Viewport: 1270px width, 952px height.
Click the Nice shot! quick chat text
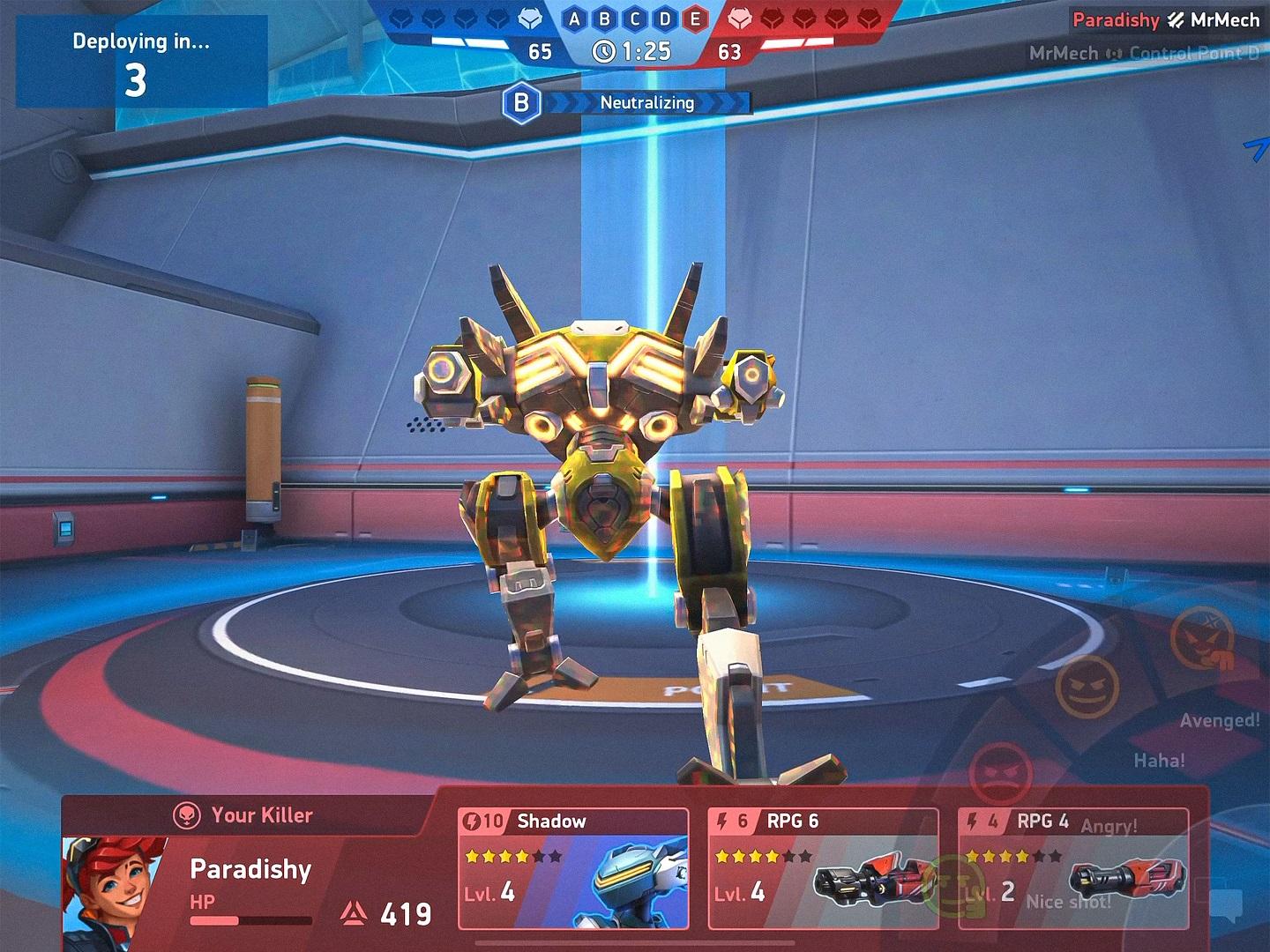1068,903
